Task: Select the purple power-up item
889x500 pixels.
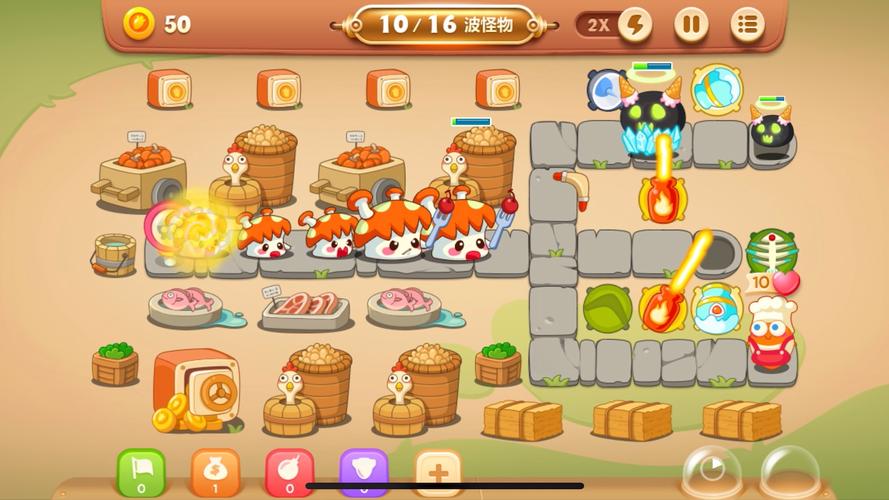Action: tap(363, 471)
